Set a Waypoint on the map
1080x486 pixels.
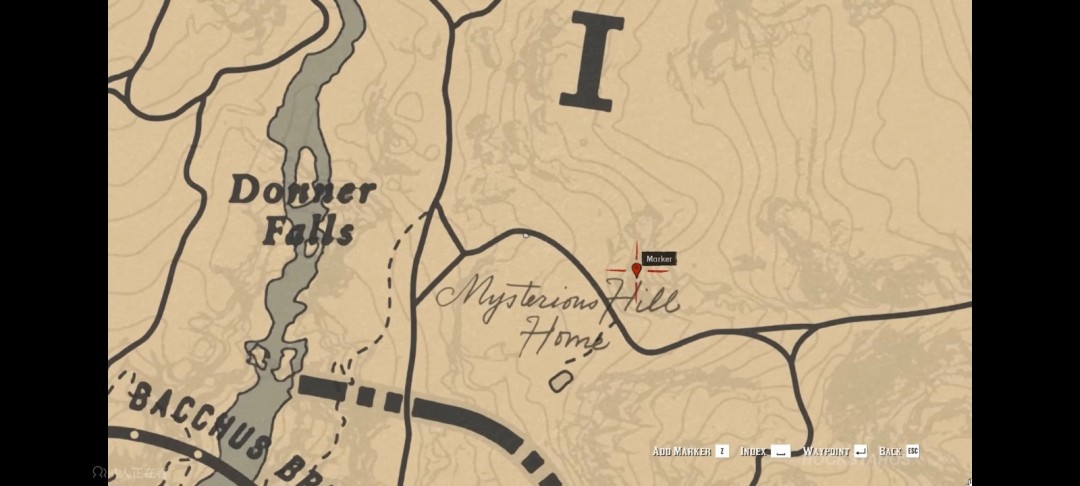tap(834, 452)
